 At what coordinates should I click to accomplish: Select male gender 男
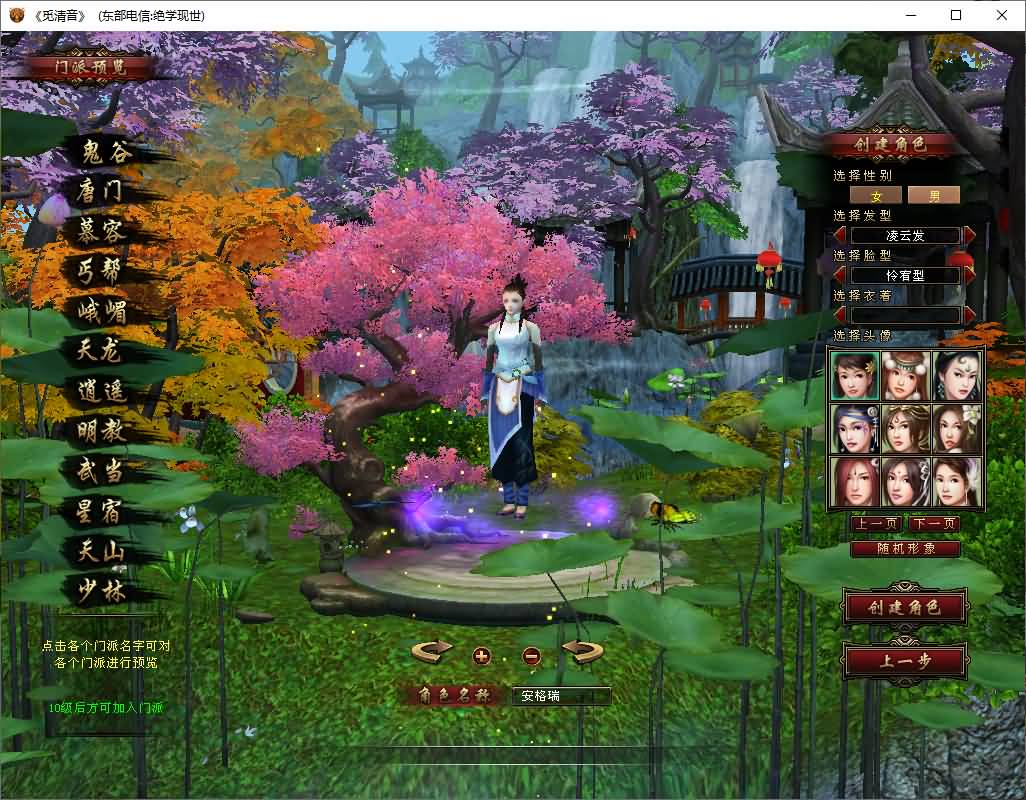(x=934, y=195)
